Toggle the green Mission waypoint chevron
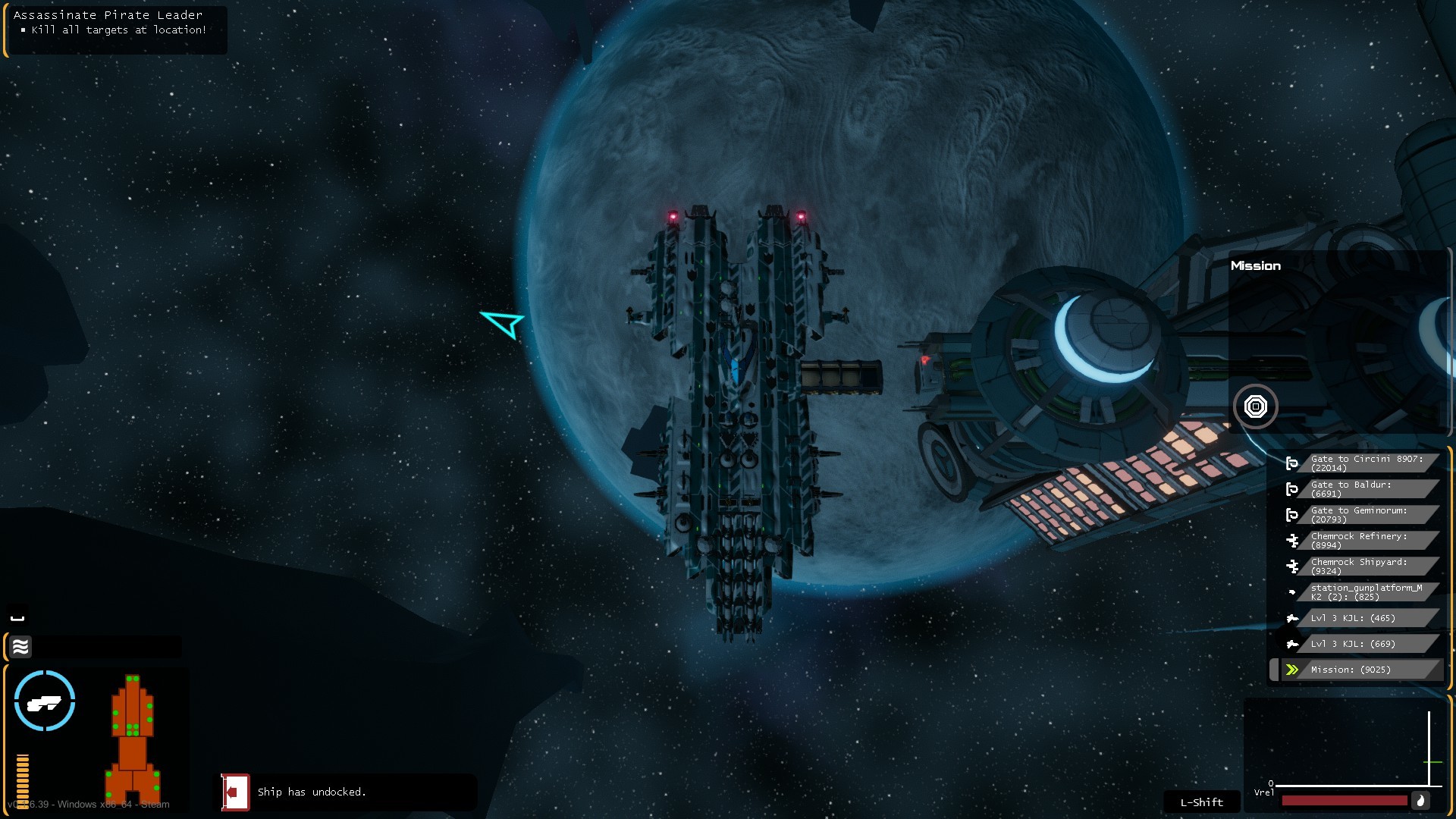This screenshot has width=1456, height=819. [1294, 670]
